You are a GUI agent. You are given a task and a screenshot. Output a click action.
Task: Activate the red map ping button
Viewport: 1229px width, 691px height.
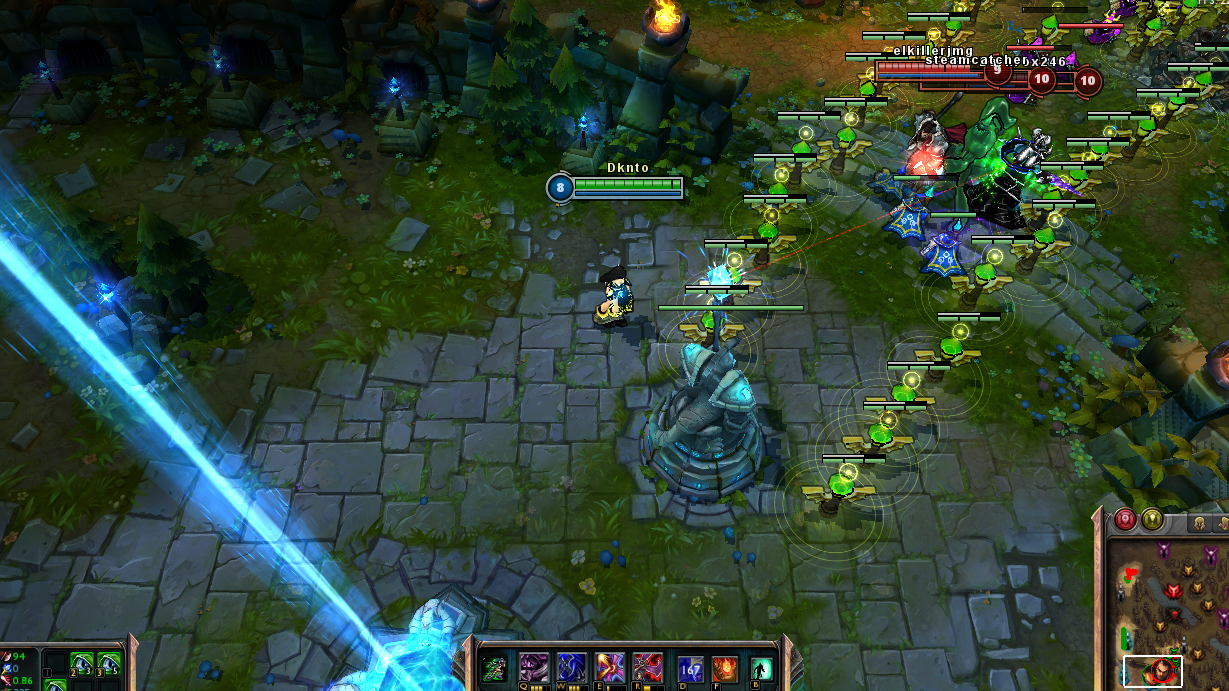pos(1126,520)
